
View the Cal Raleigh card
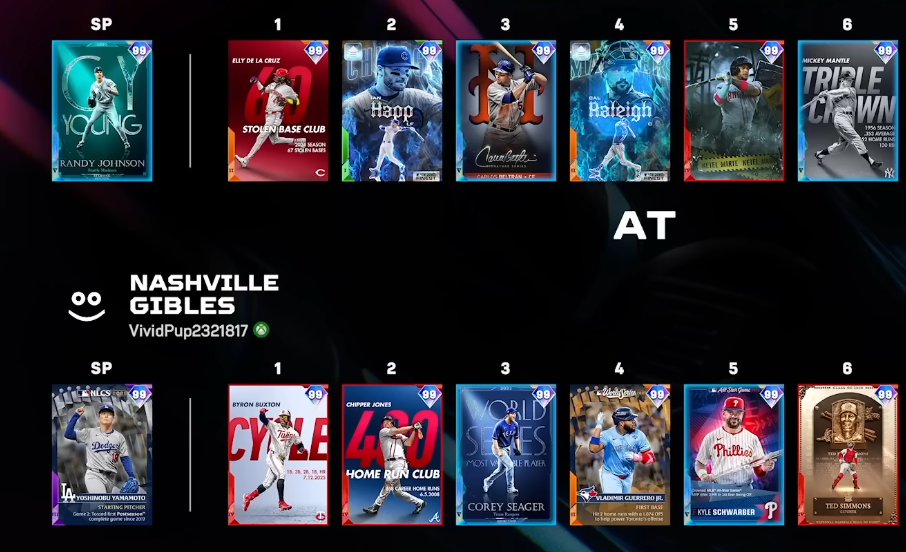[620, 111]
